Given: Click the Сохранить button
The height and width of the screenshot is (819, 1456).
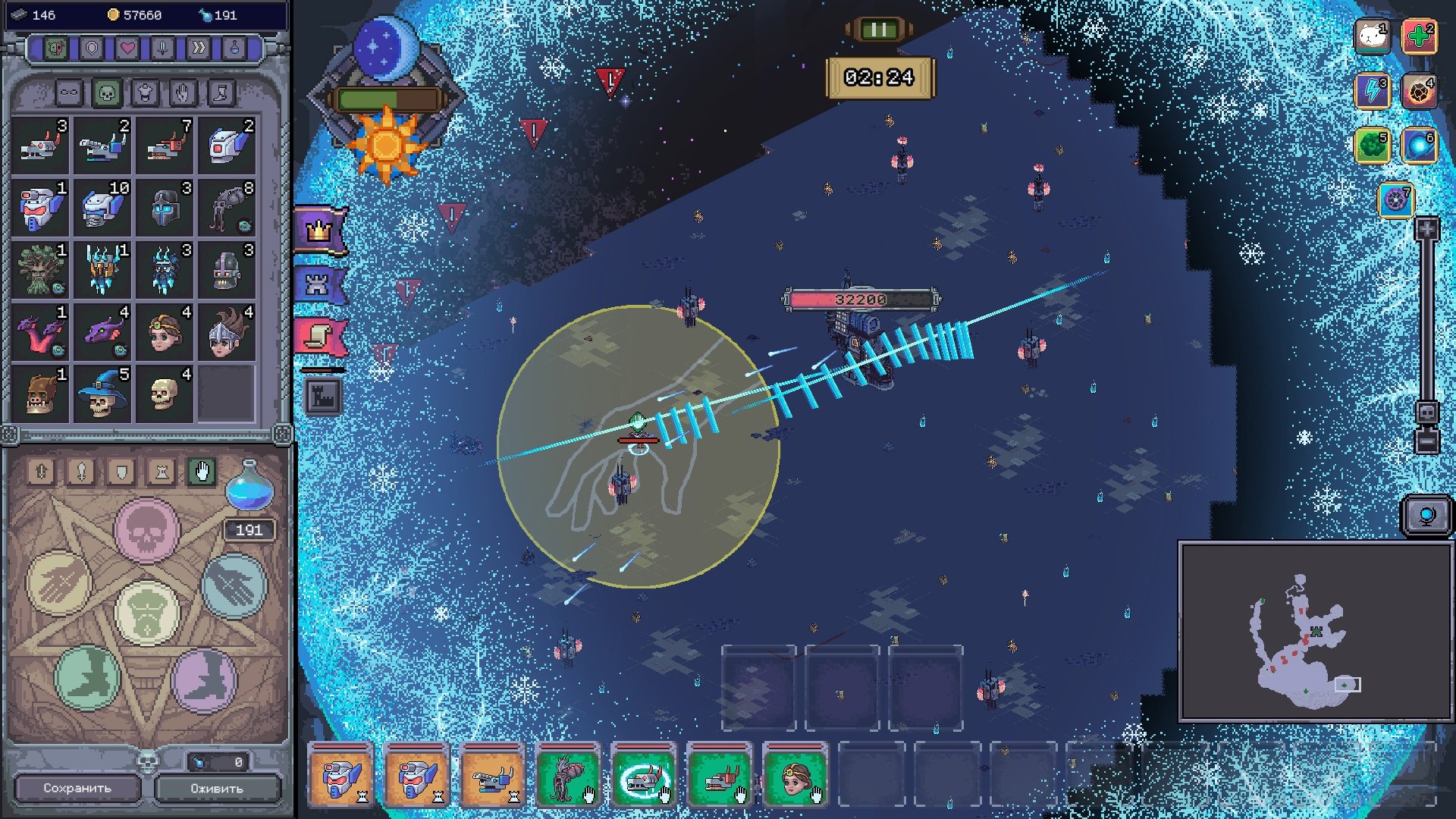Looking at the screenshot, I should tap(77, 788).
